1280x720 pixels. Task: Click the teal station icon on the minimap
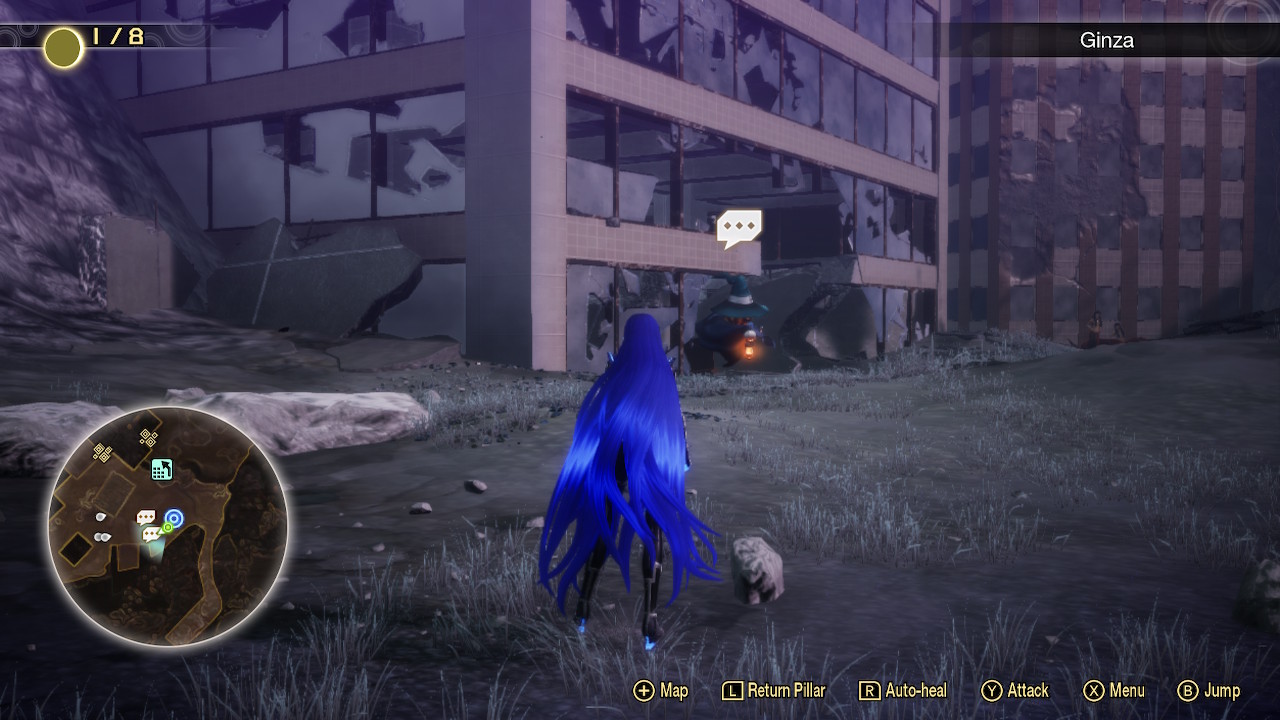pyautogui.click(x=162, y=471)
